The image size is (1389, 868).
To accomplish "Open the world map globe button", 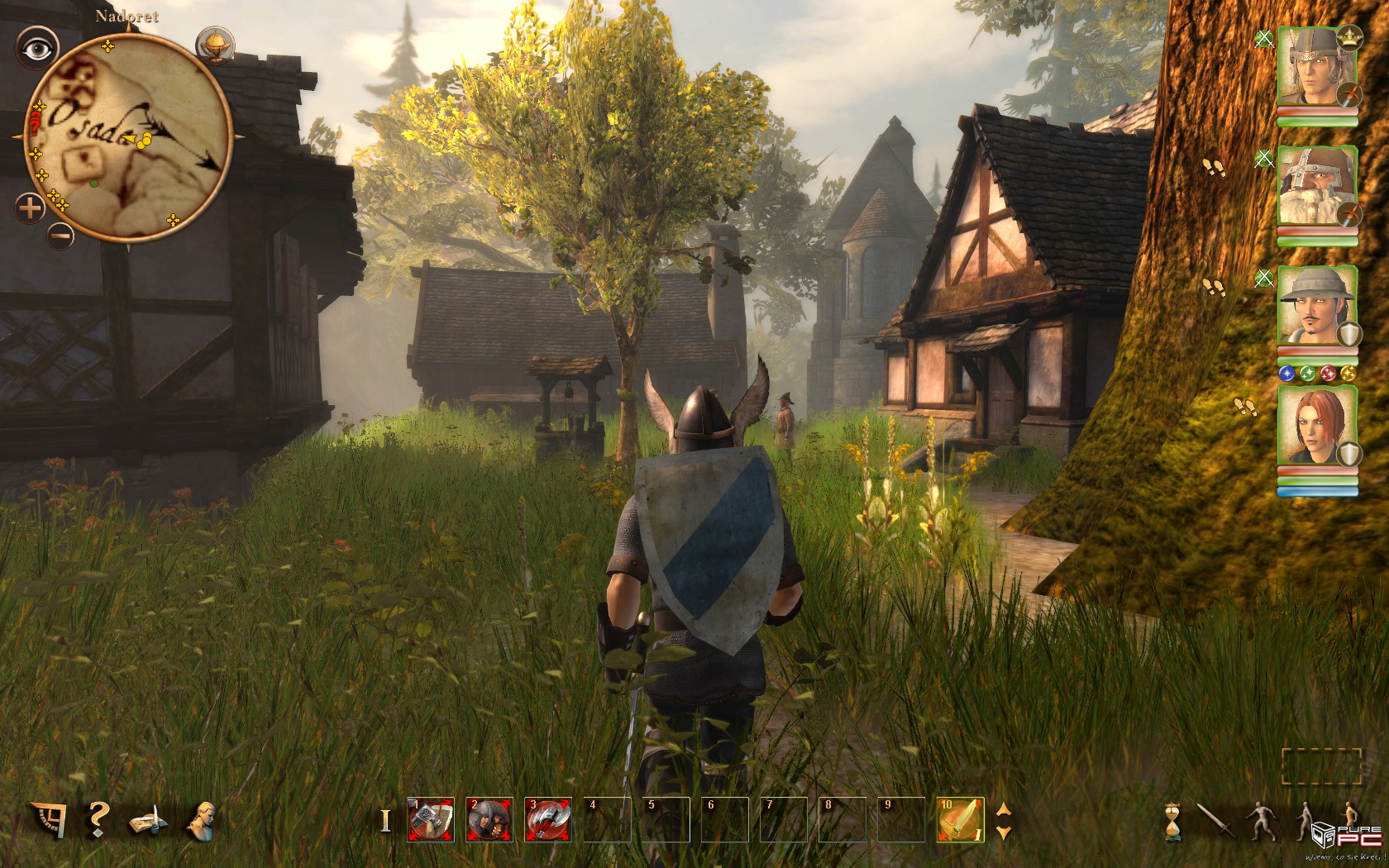I will pos(215,45).
